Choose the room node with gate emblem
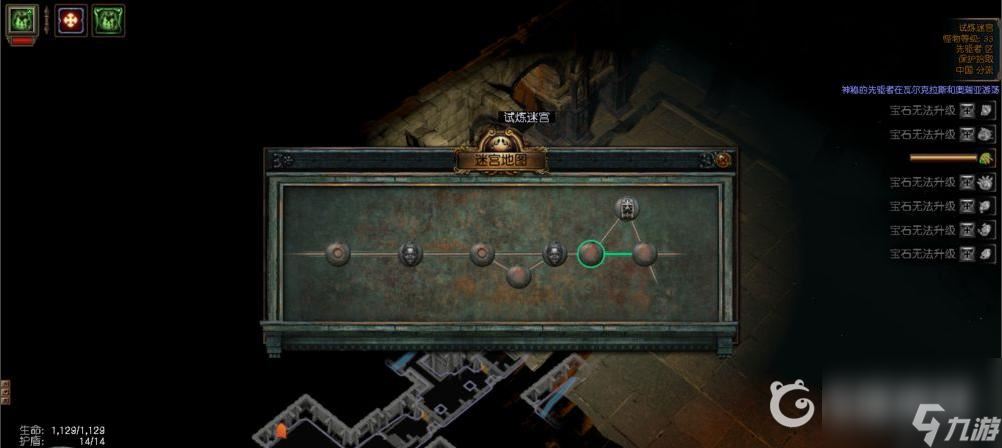This screenshot has width=1002, height=448. tap(627, 208)
